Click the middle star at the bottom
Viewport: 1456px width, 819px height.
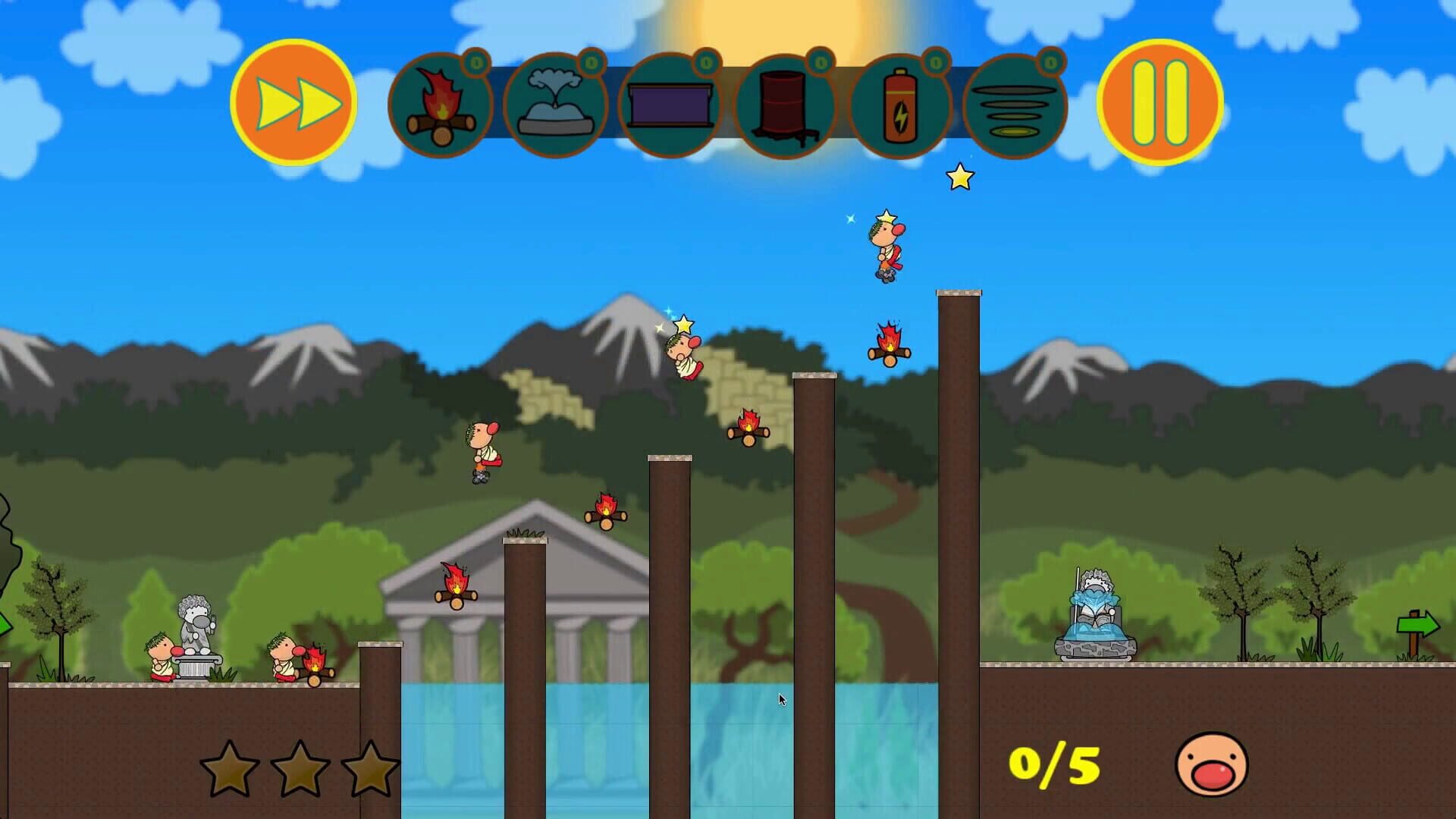click(303, 770)
